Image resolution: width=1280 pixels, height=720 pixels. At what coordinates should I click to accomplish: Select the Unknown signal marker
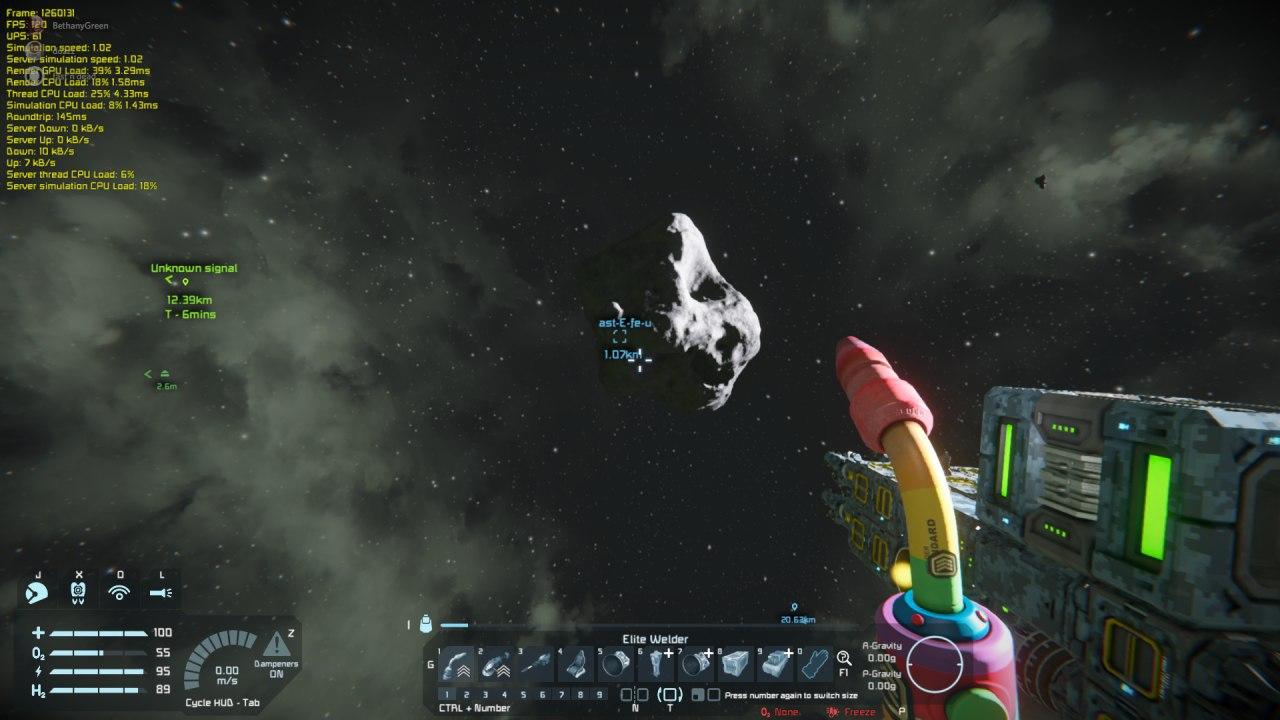185,282
